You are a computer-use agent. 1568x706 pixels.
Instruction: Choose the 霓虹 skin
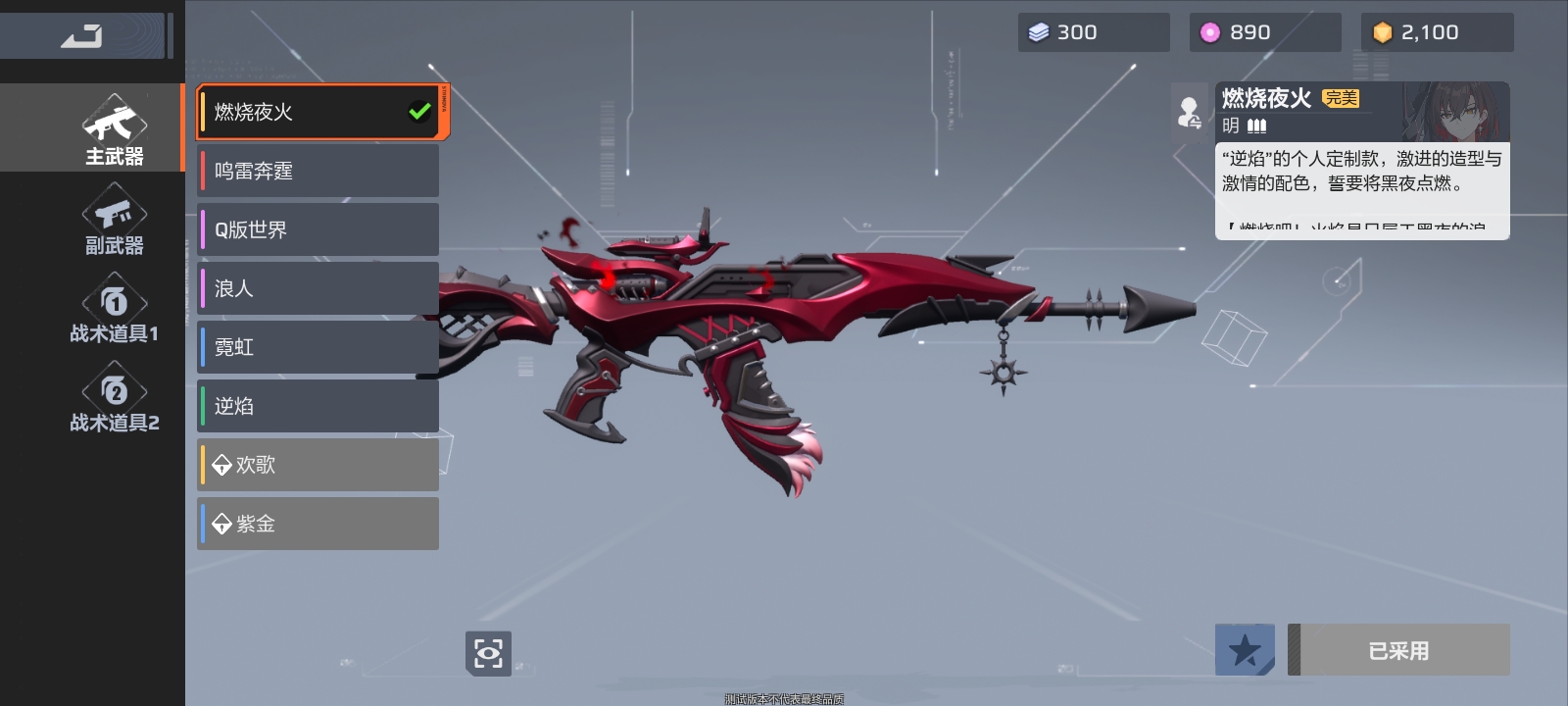click(x=318, y=347)
